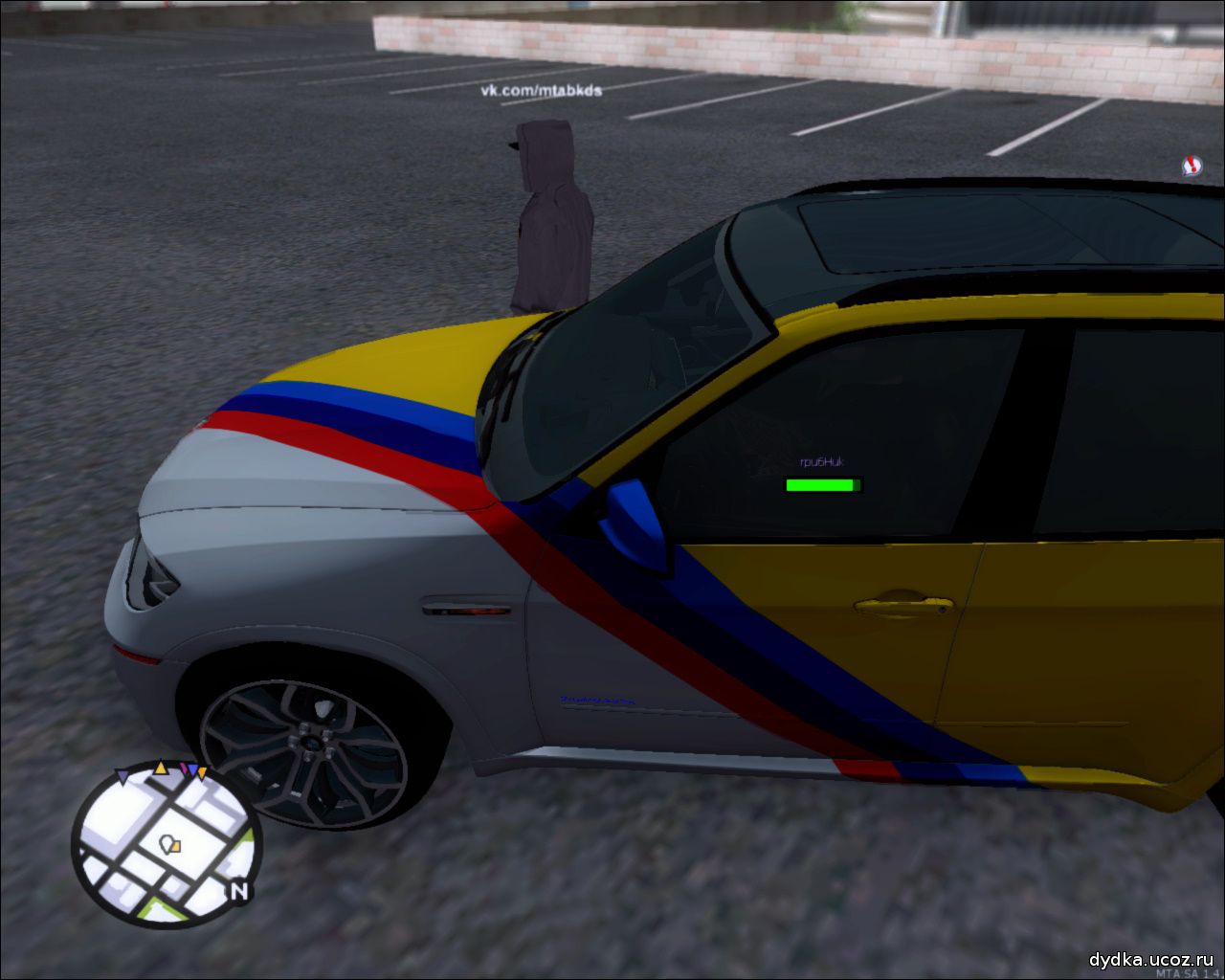Screen dimensions: 1225x980
Task: Select the orange triangle blip on minimap edge
Action: [202, 772]
